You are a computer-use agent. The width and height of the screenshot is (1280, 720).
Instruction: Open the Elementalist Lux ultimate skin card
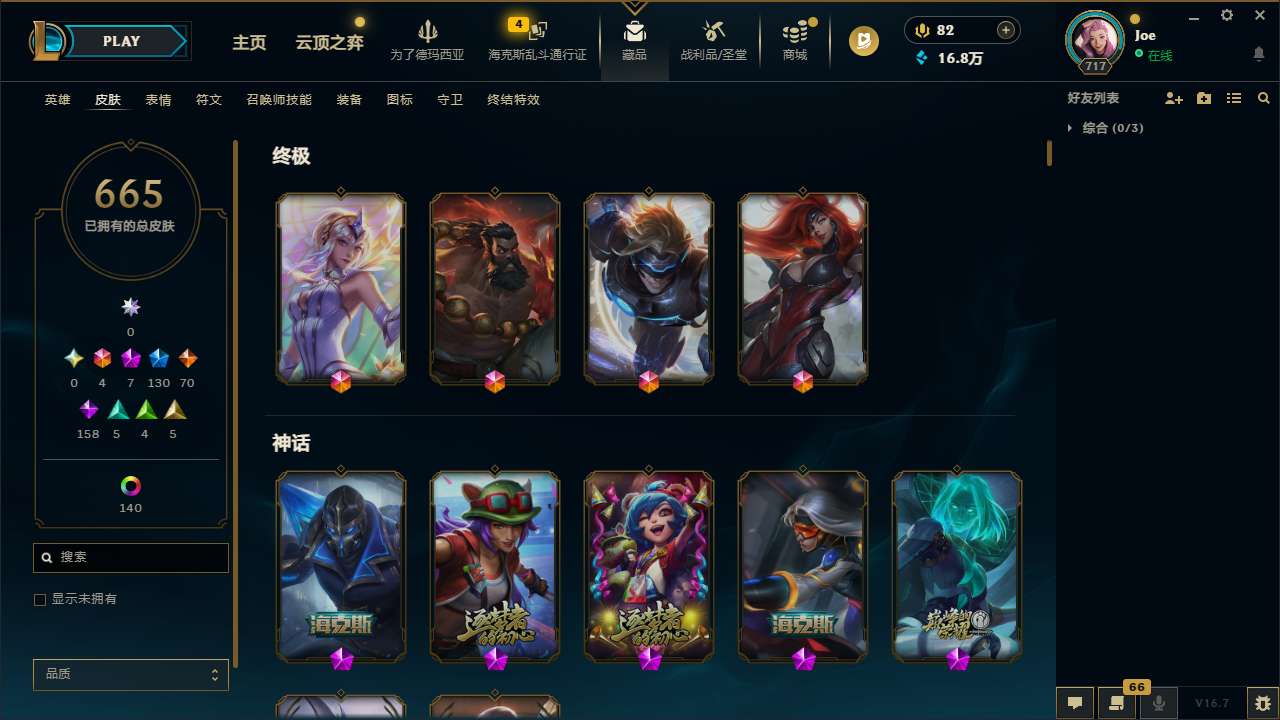(x=340, y=288)
